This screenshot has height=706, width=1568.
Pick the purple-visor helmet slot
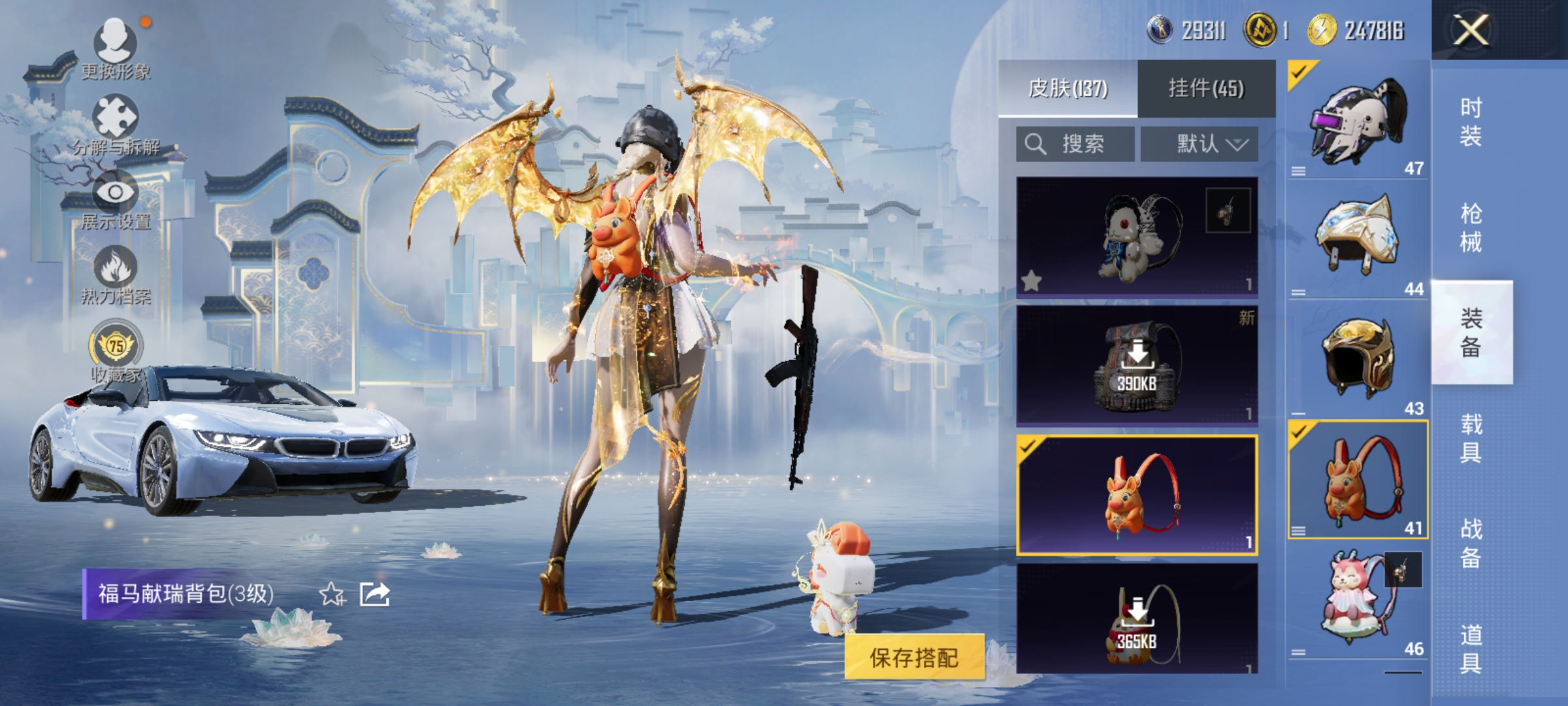[1358, 120]
